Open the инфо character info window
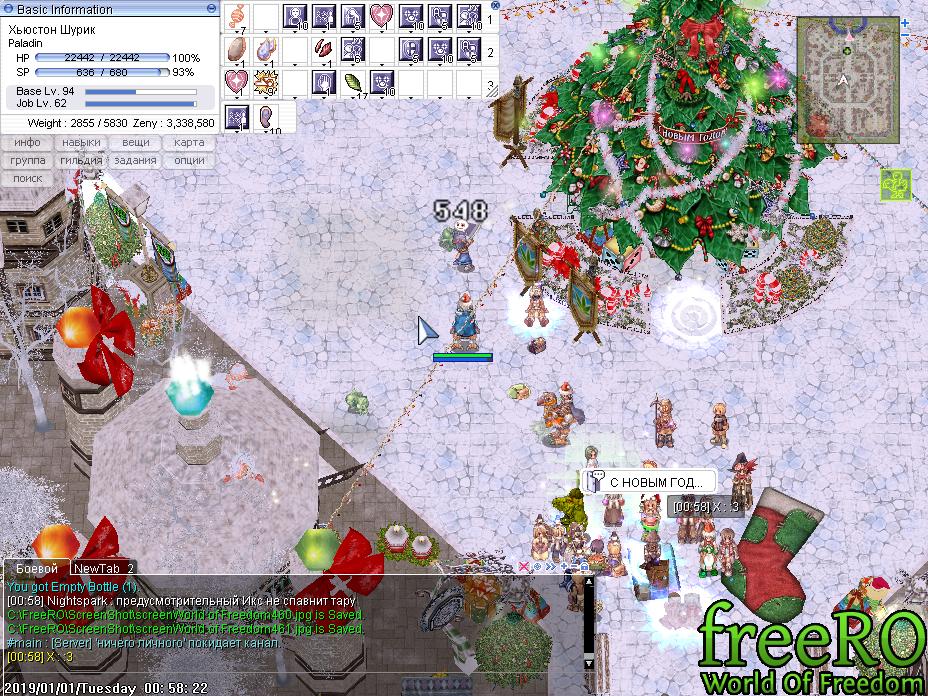This screenshot has height=696, width=928. click(x=27, y=142)
